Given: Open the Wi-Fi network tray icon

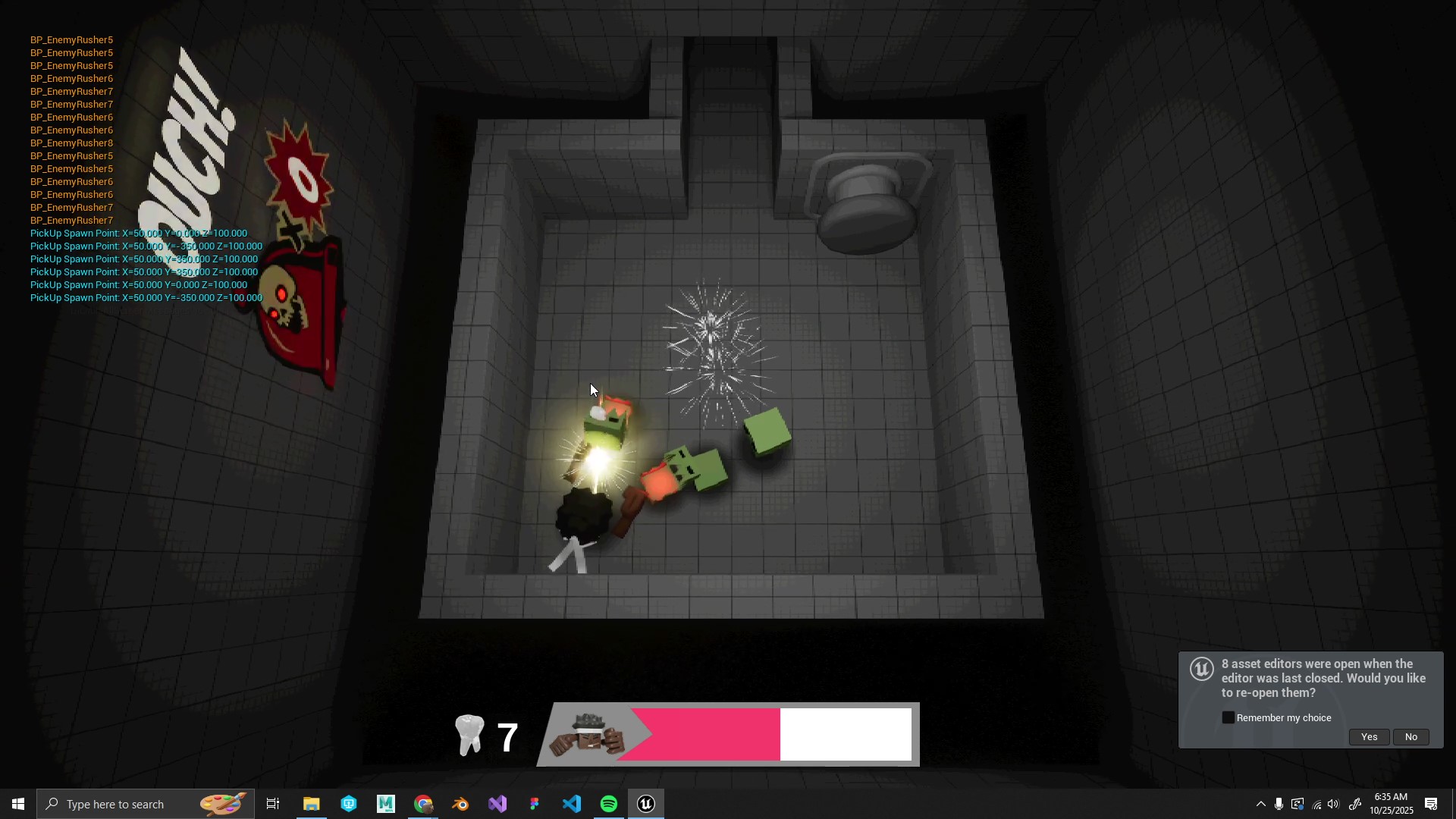Looking at the screenshot, I should click(x=1316, y=805).
